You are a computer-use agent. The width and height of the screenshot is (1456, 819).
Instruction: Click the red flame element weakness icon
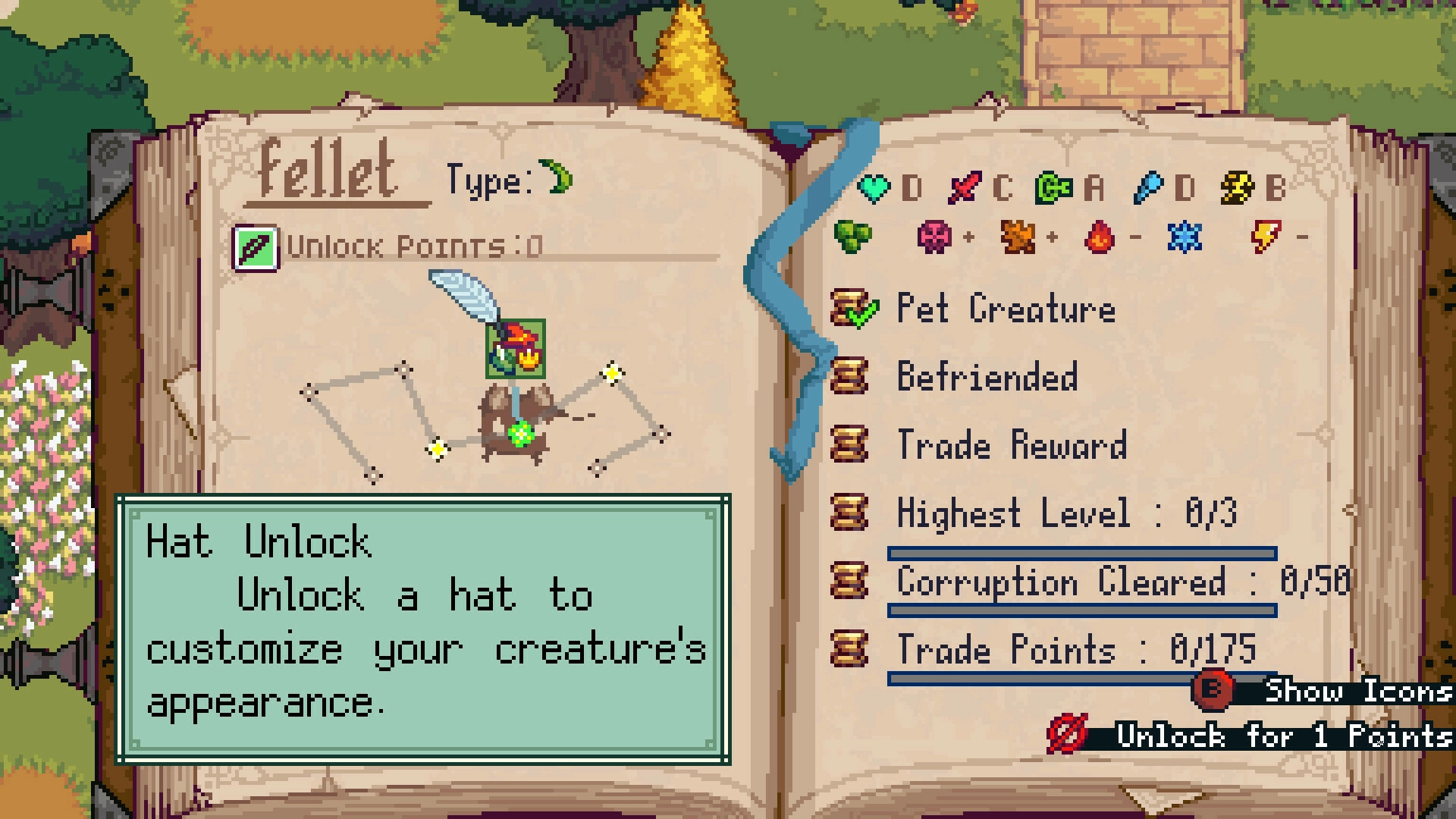[x=1100, y=237]
